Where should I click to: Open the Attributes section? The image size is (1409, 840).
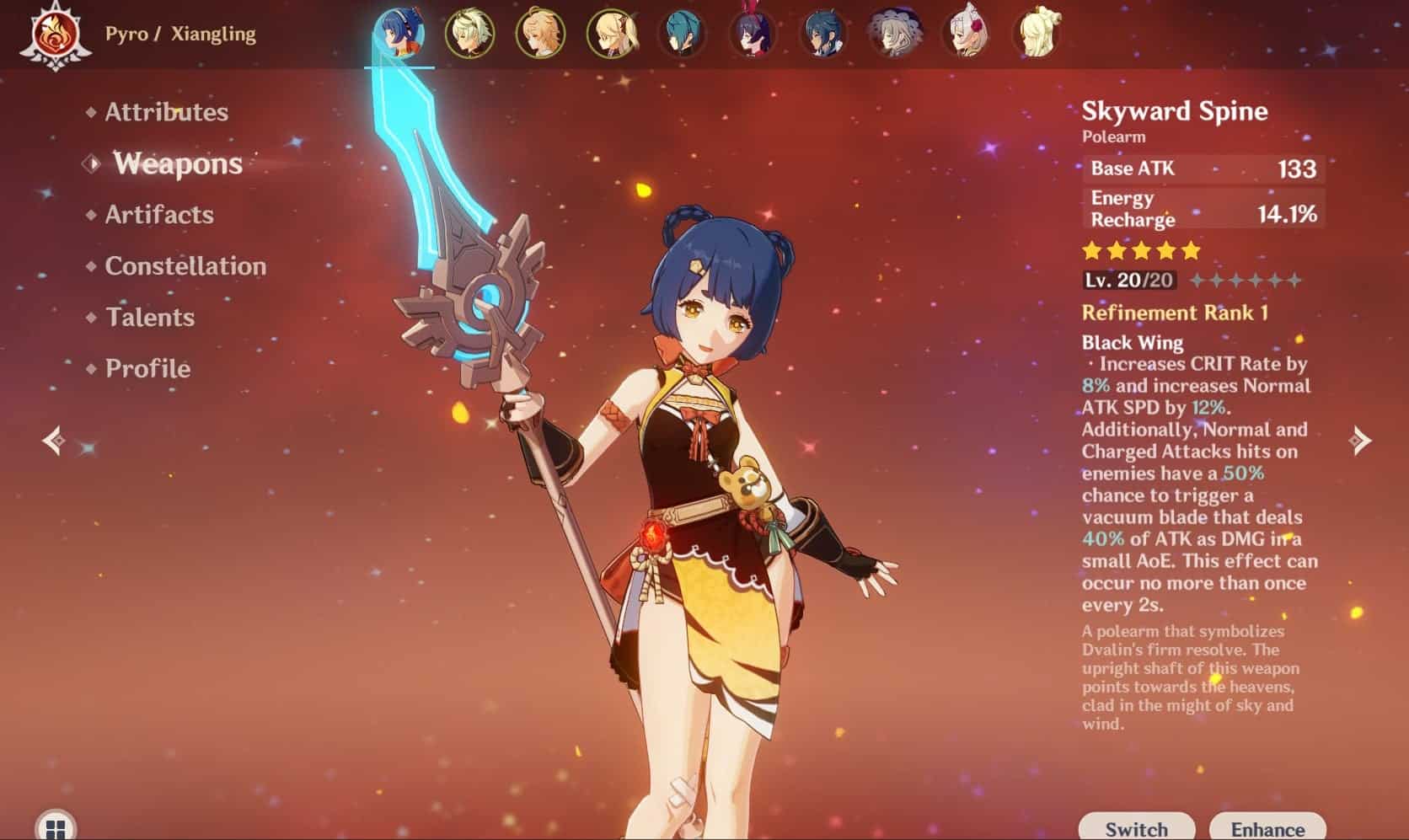pyautogui.click(x=166, y=112)
